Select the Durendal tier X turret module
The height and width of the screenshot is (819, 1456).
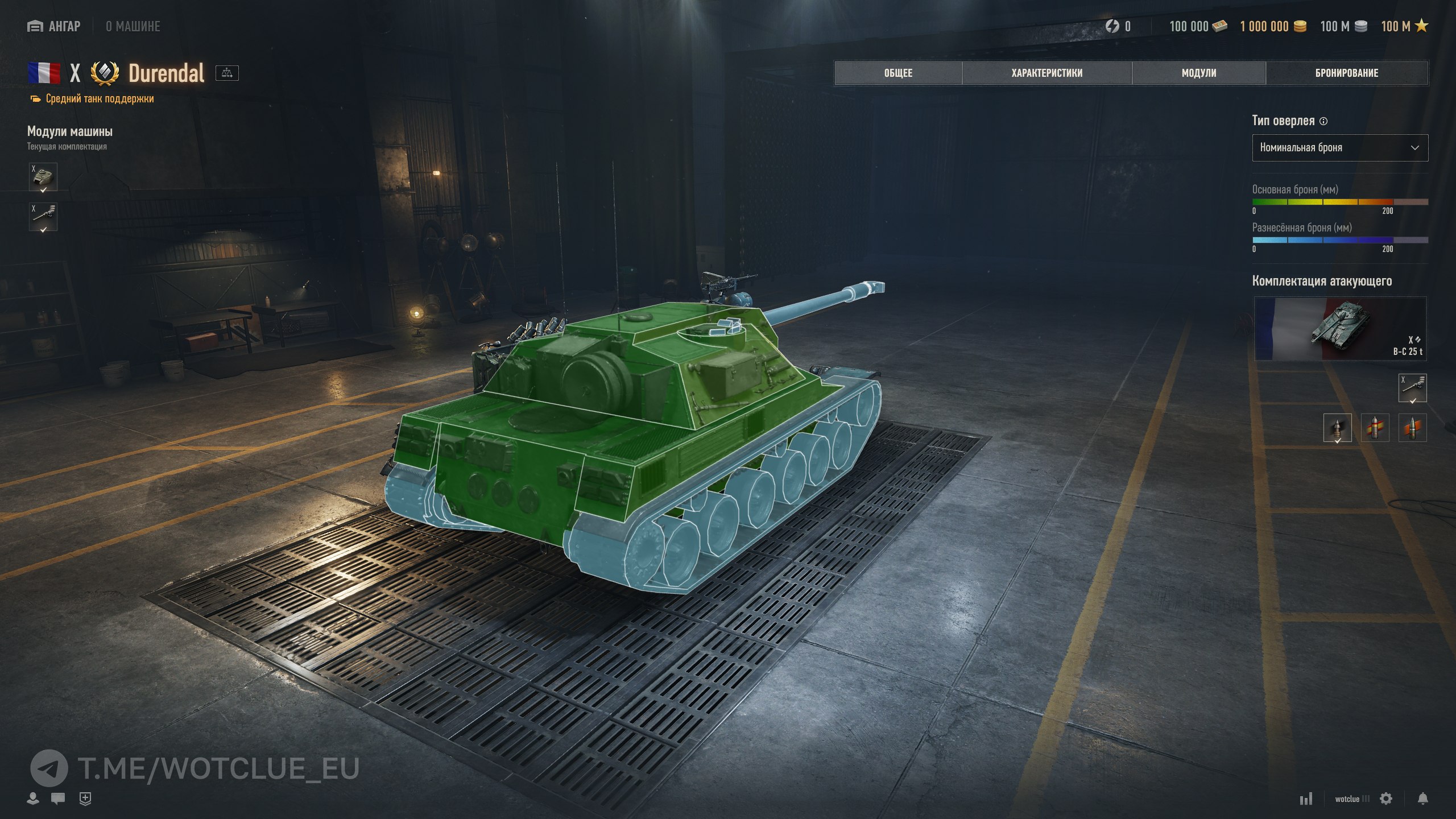pos(43,177)
